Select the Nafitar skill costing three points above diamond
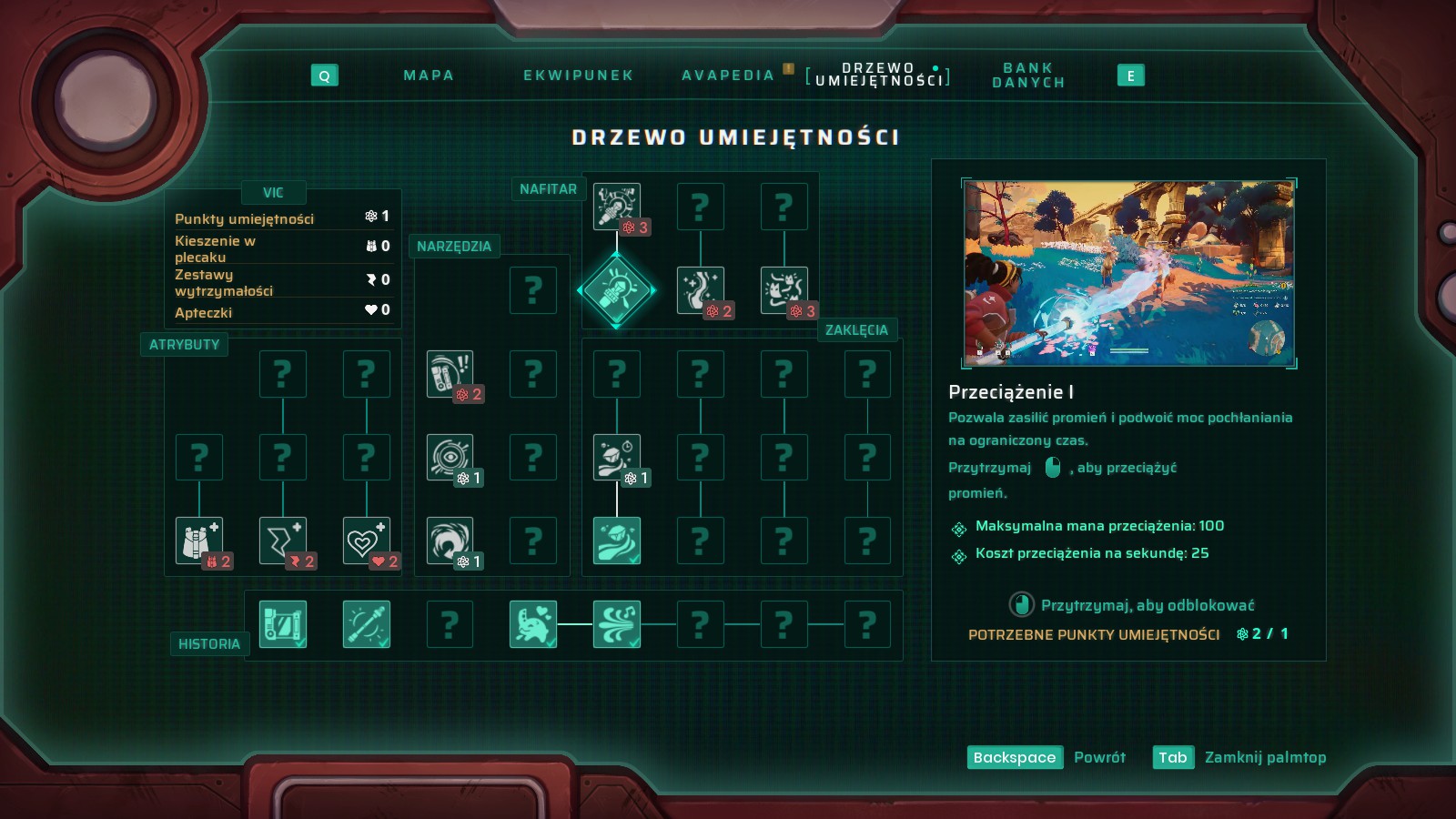Screen dimensions: 1456x819 617,207
